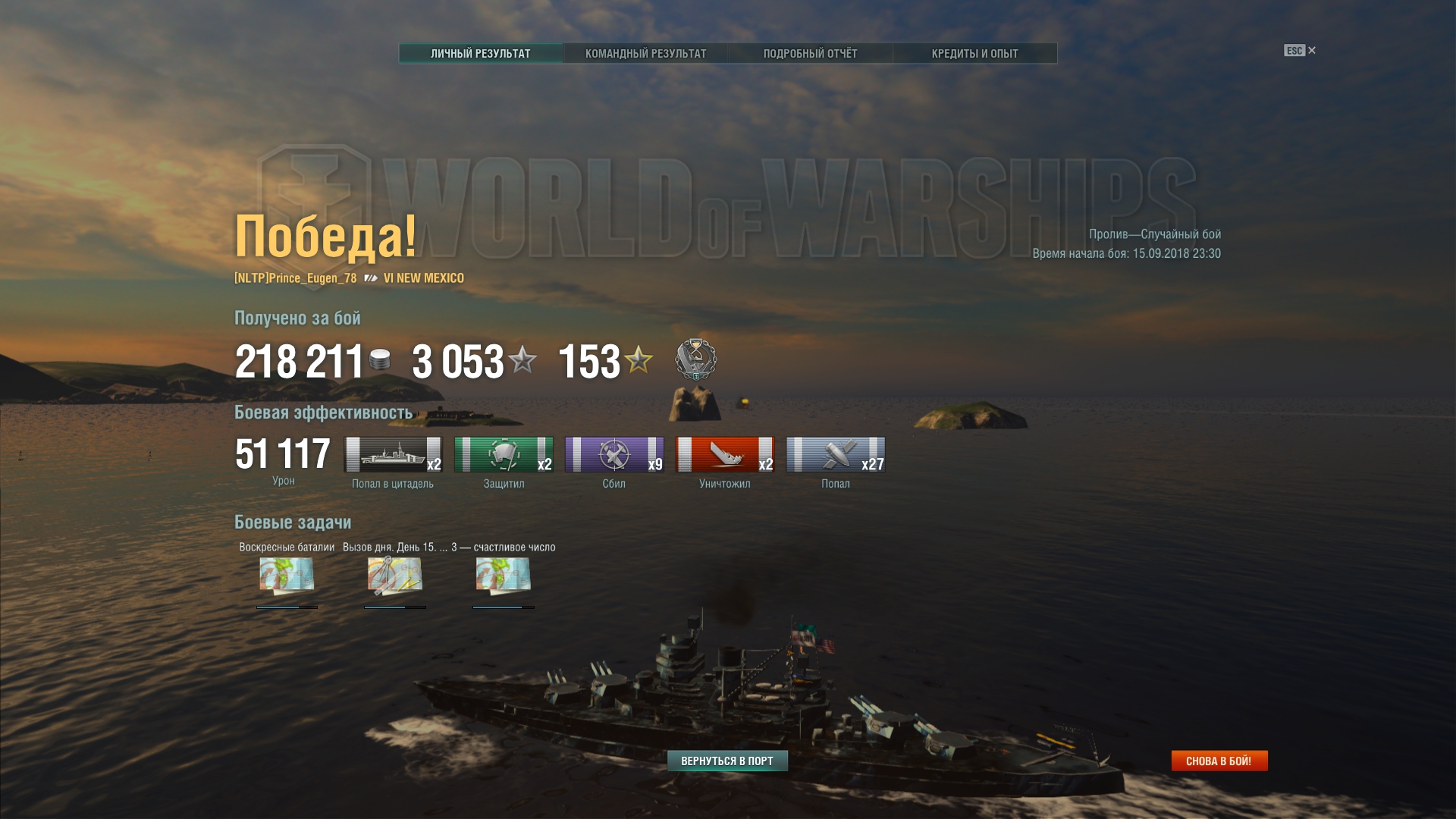Open the Вызов дня combat mission

[395, 576]
